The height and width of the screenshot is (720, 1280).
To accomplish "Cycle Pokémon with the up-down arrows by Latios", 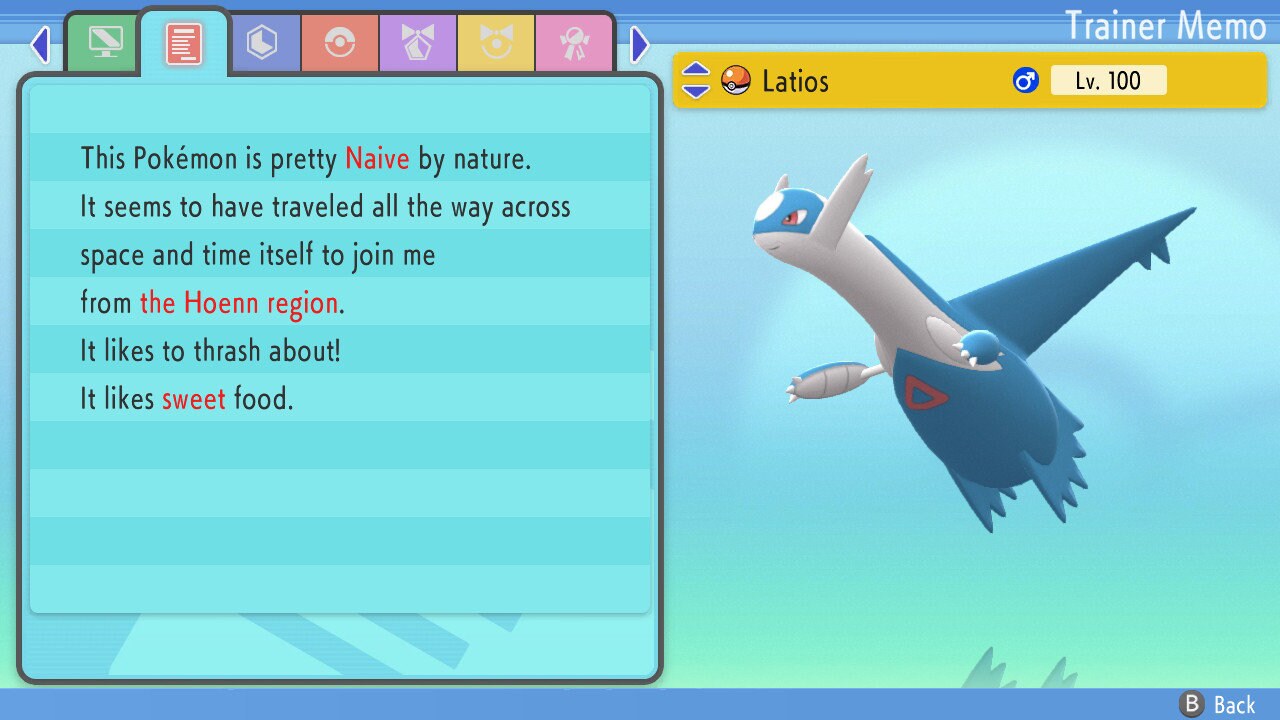I will [696, 81].
